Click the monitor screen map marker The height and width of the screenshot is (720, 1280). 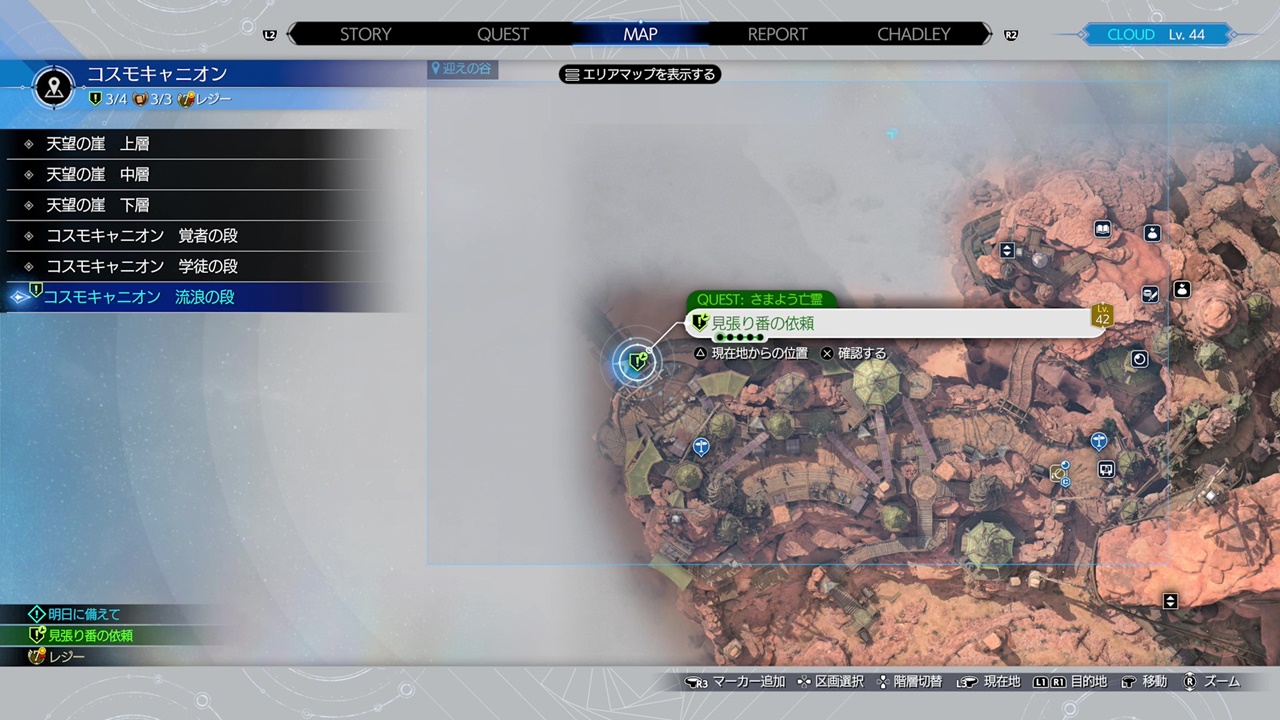tap(1106, 468)
